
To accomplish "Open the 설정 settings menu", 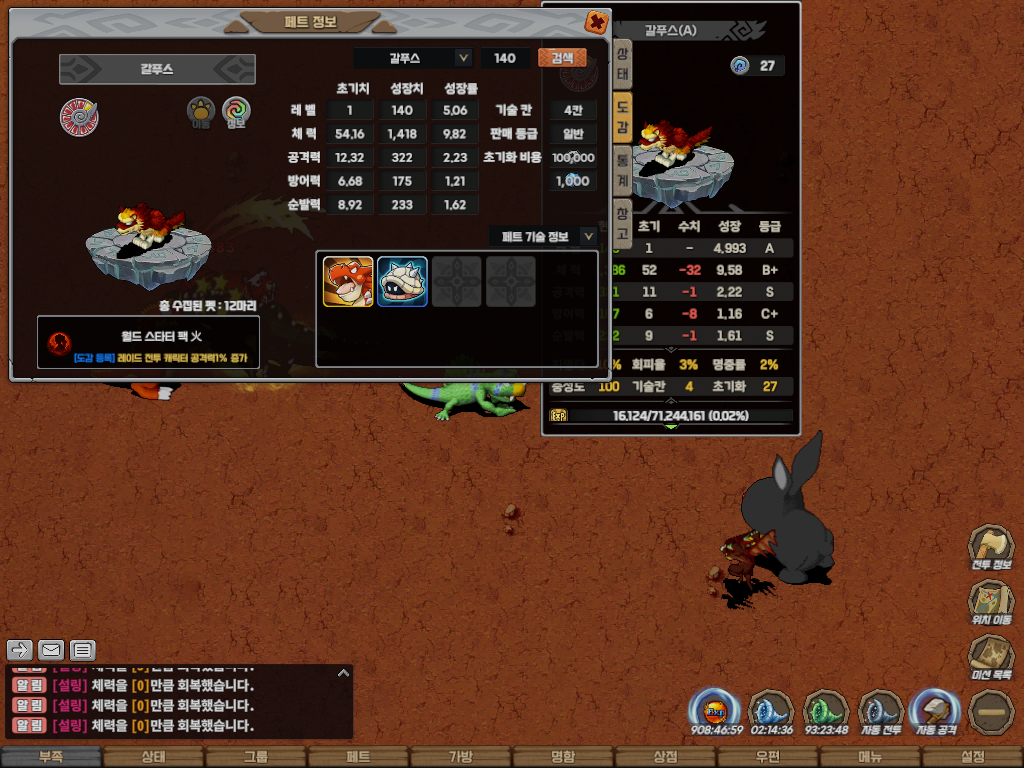I will 972,757.
